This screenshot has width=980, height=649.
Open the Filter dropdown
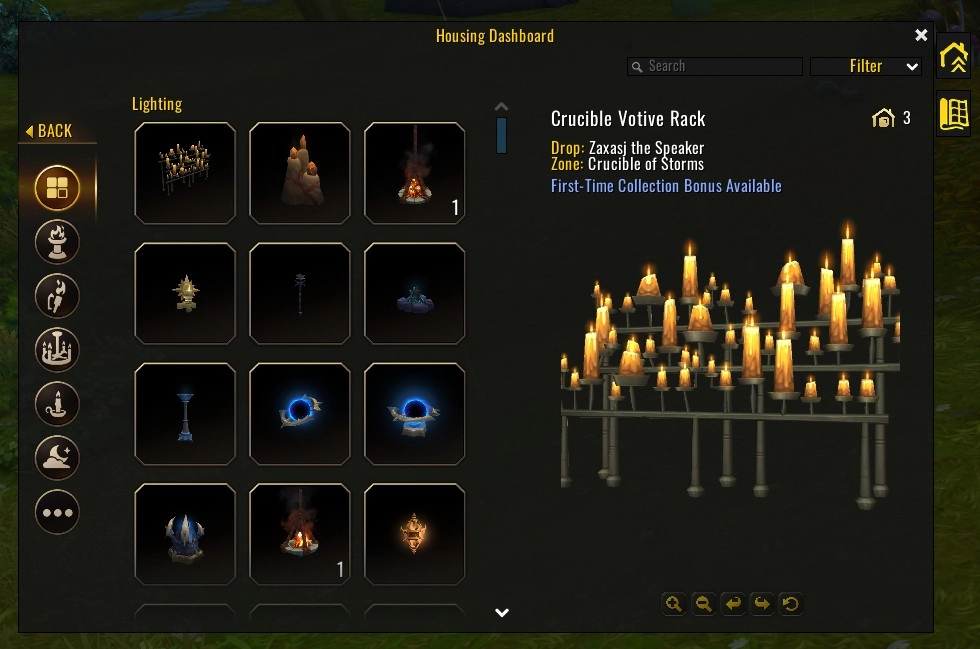click(866, 66)
